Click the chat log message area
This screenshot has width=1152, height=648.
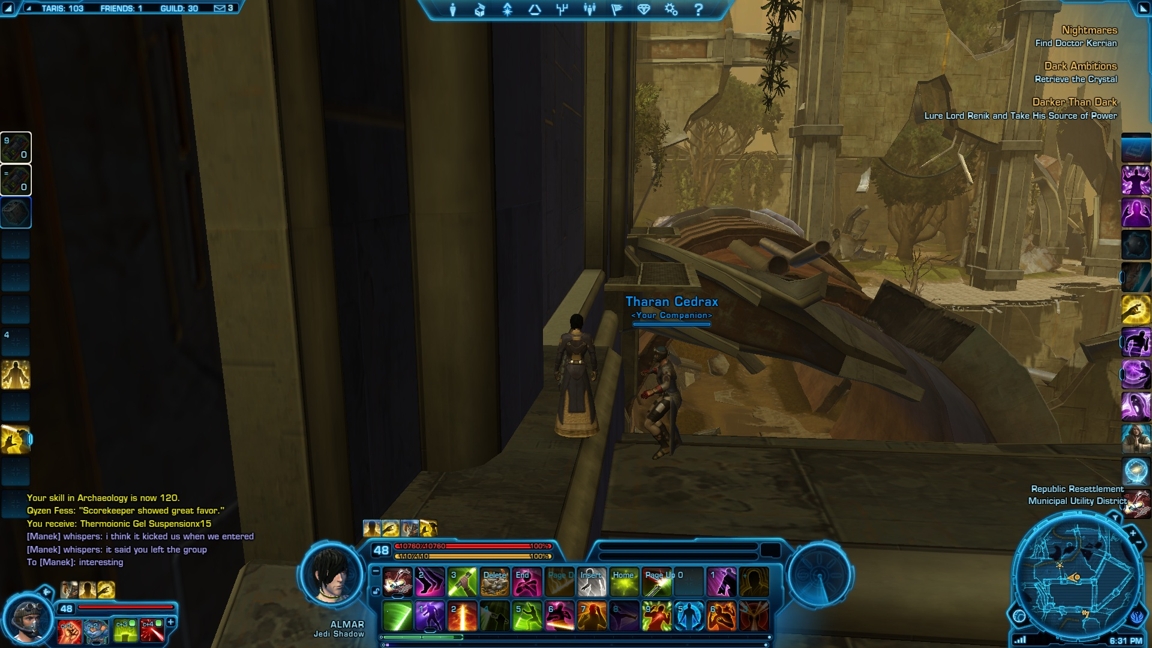click(x=140, y=530)
